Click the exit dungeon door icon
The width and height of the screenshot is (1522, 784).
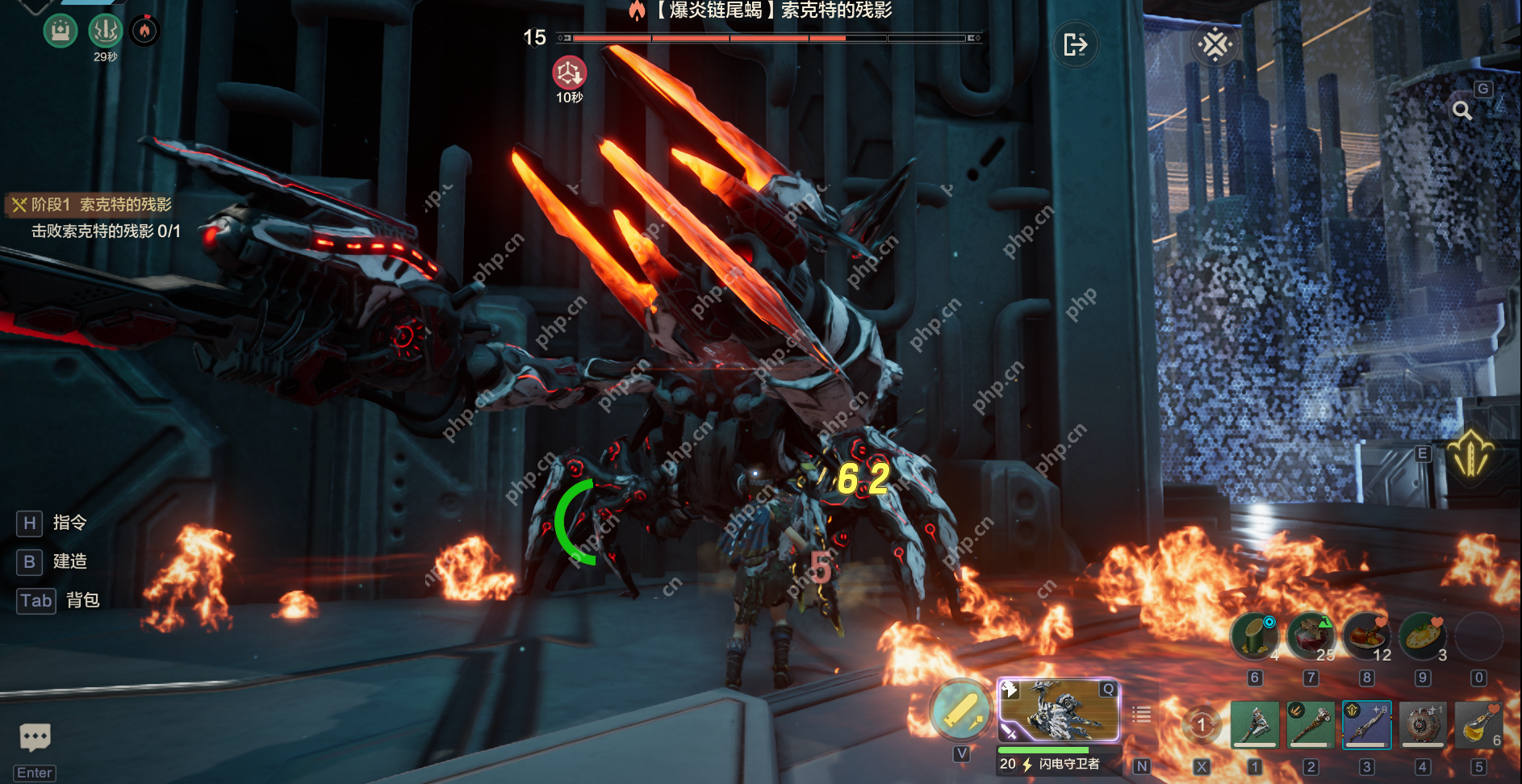pos(1075,44)
